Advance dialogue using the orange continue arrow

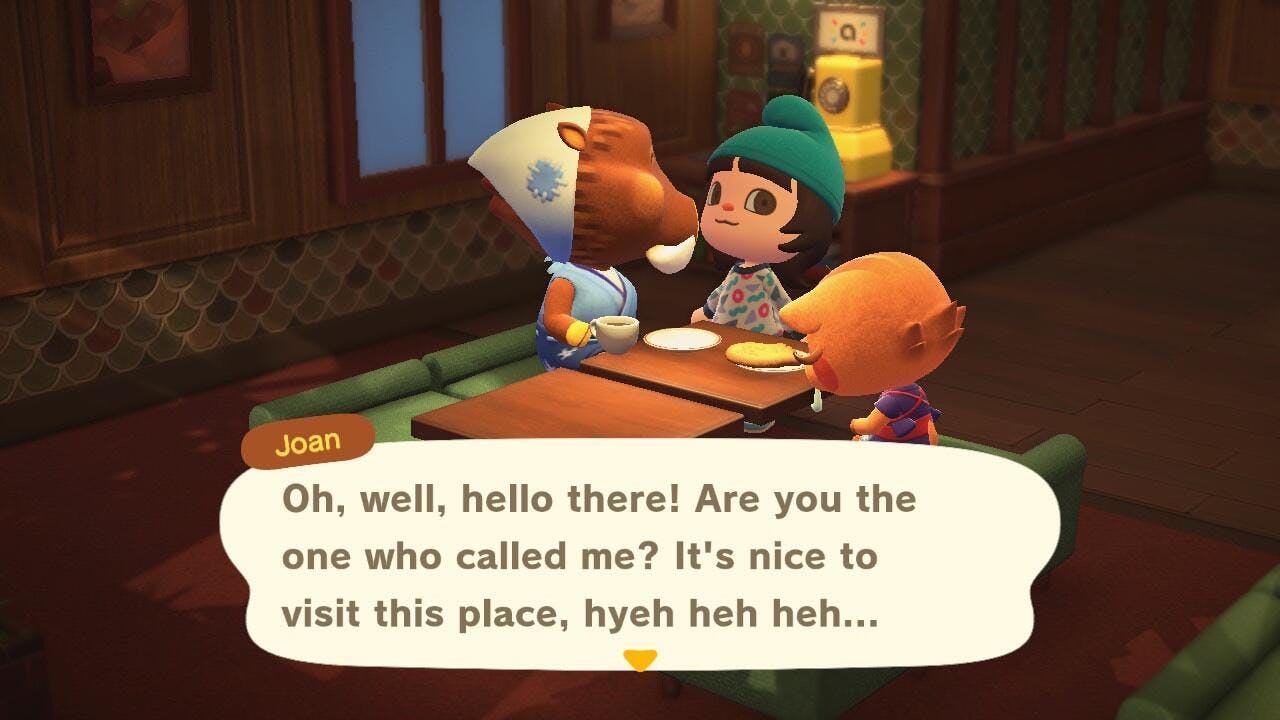(x=639, y=659)
